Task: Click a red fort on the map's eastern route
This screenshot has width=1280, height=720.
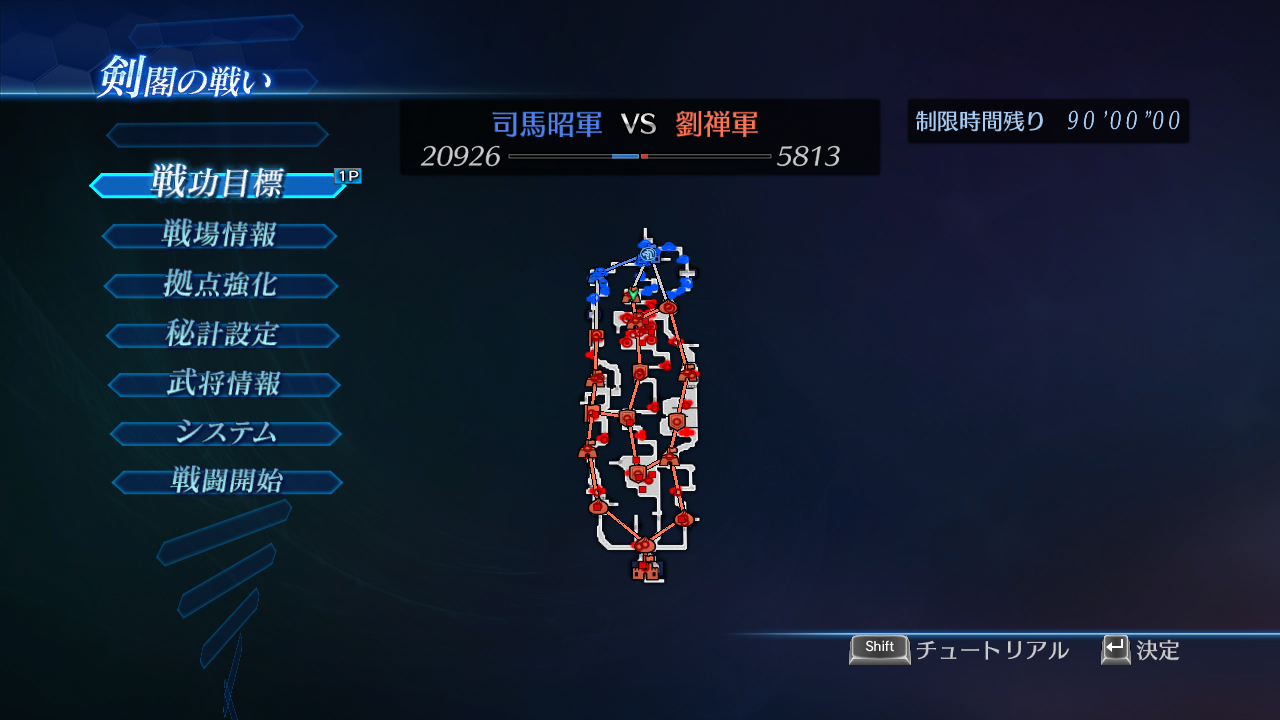Action: pyautogui.click(x=676, y=421)
